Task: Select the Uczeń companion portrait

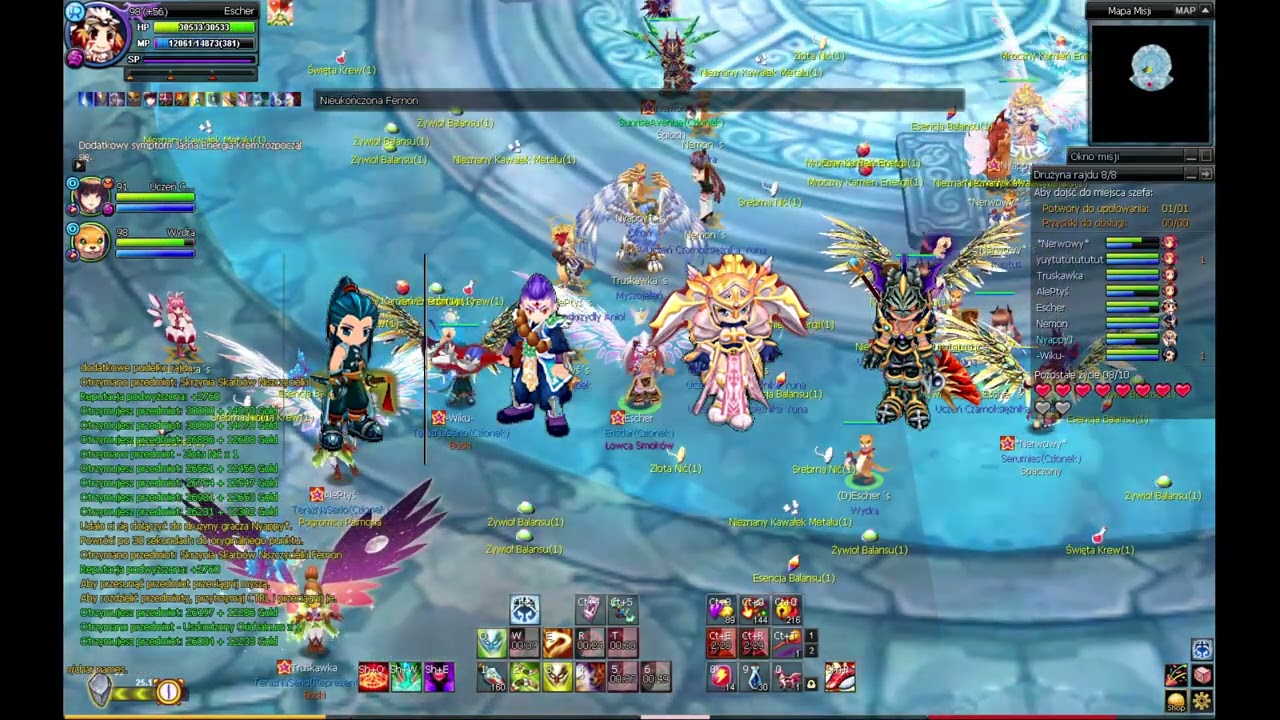Action: pos(90,196)
